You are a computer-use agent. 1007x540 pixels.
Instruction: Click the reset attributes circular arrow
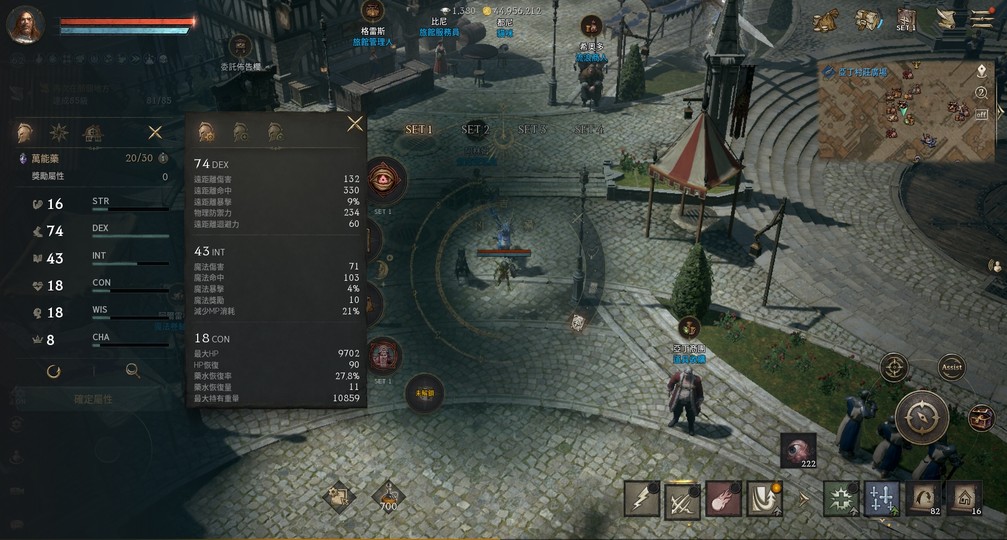tap(54, 371)
